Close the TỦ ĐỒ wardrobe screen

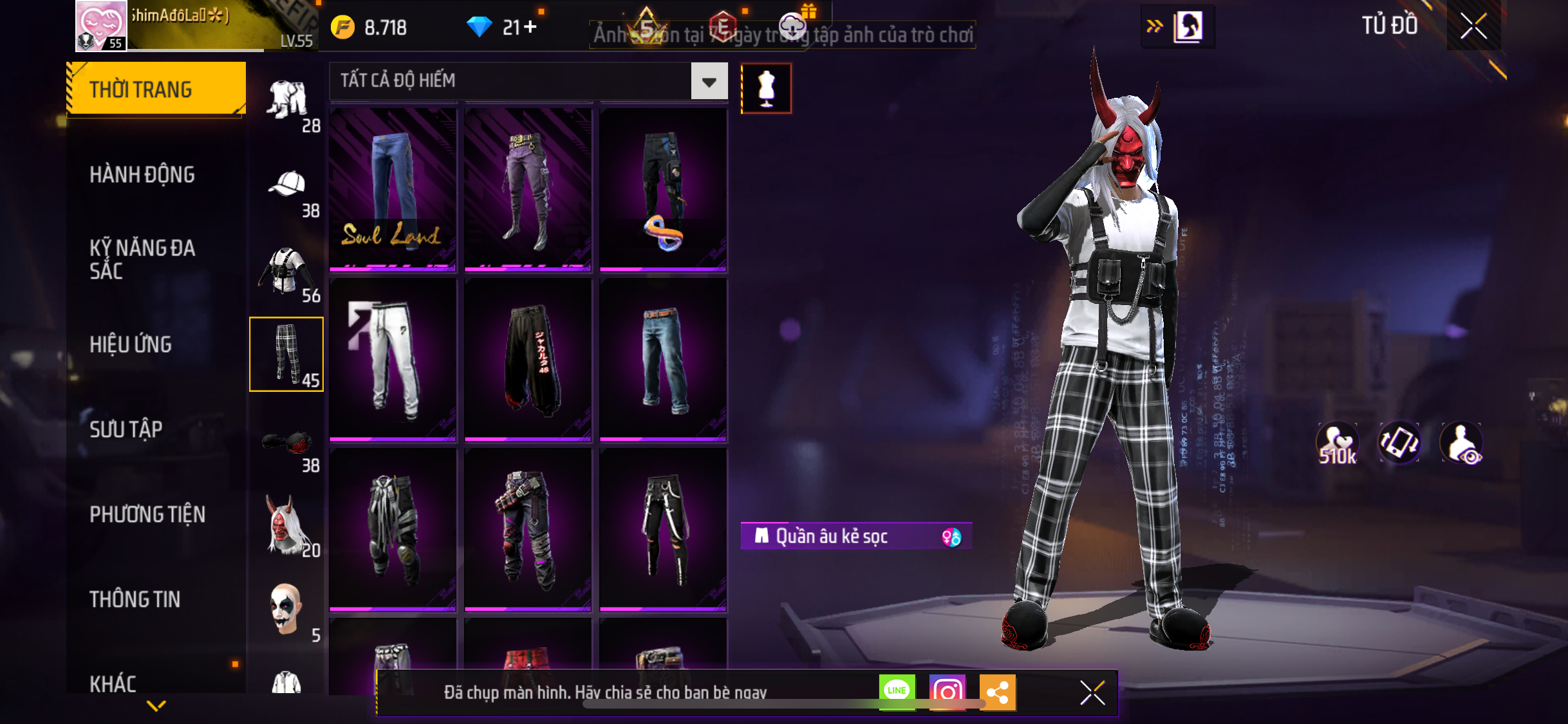(1473, 26)
